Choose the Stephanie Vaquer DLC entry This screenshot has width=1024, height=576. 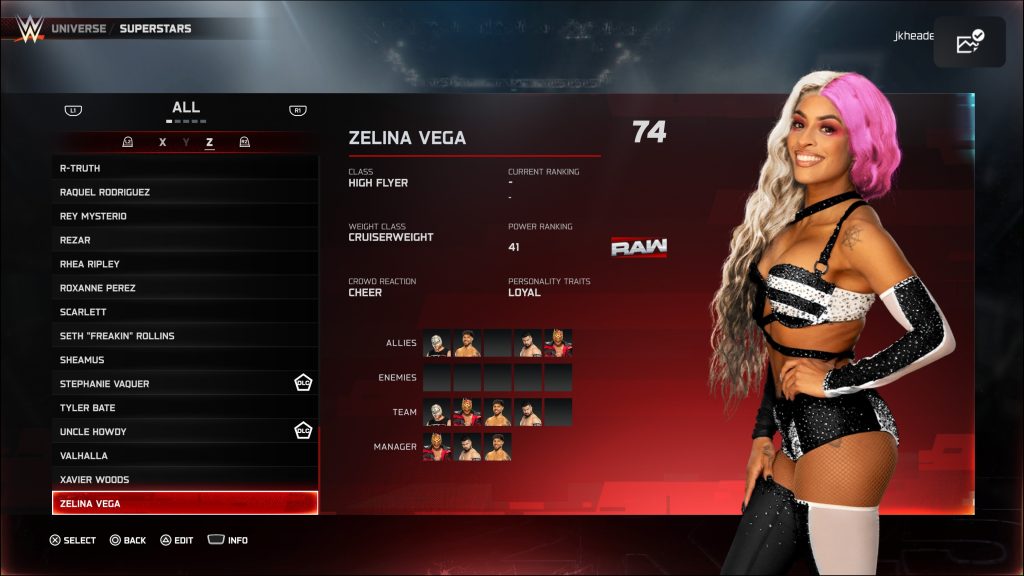pos(185,384)
